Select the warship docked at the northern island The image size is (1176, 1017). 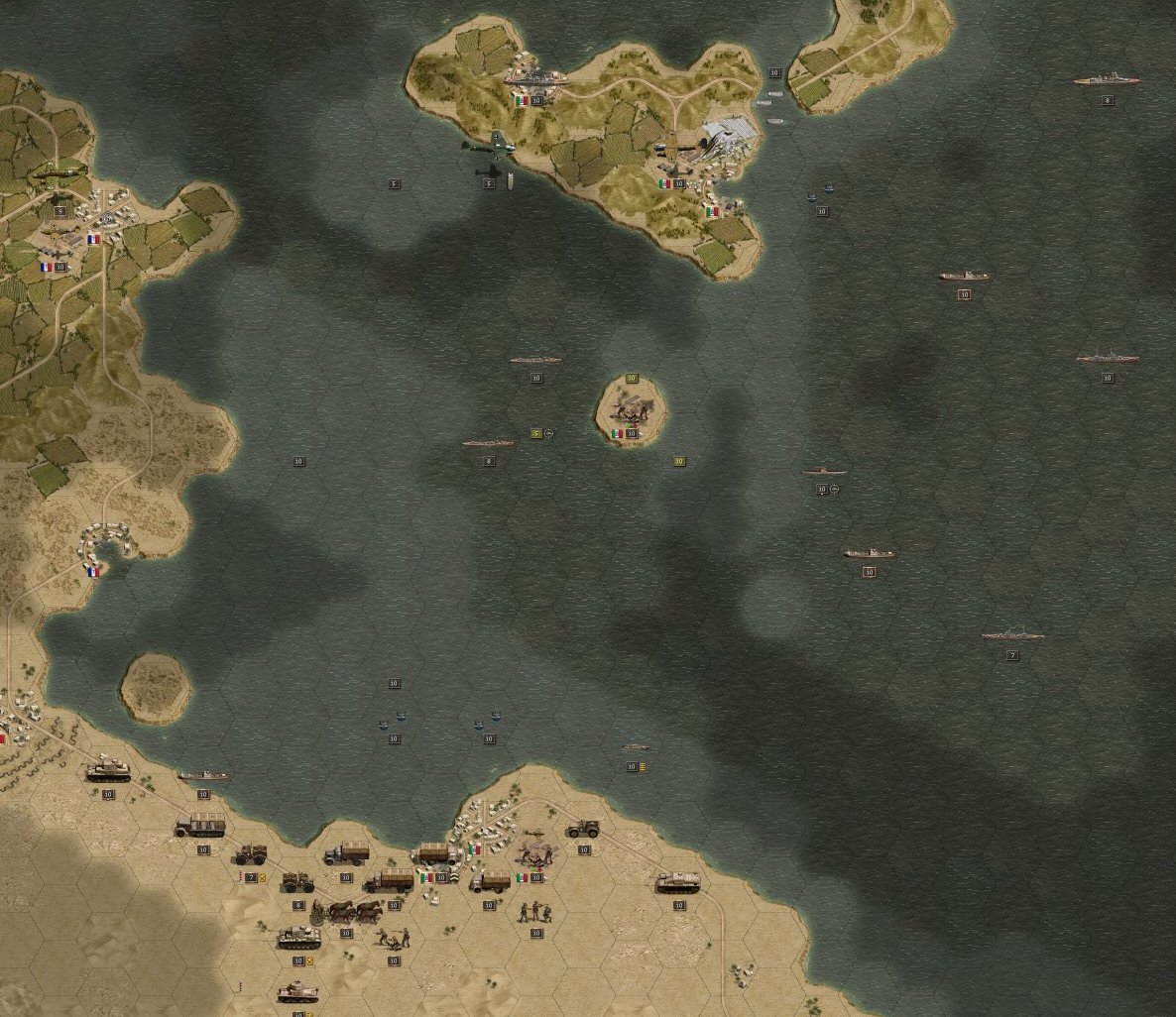click(534, 77)
